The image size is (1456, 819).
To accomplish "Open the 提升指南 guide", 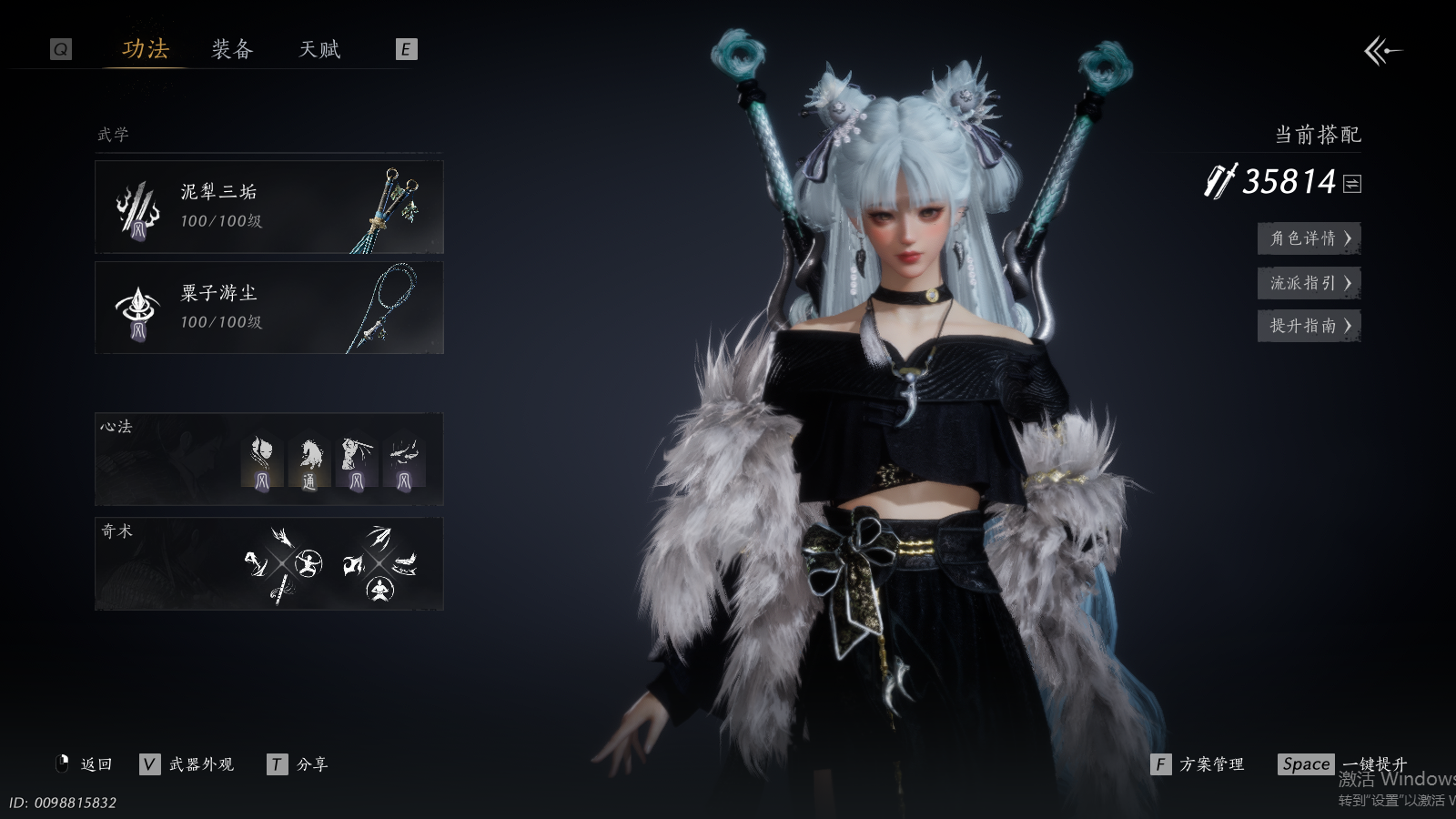I will tap(1309, 326).
